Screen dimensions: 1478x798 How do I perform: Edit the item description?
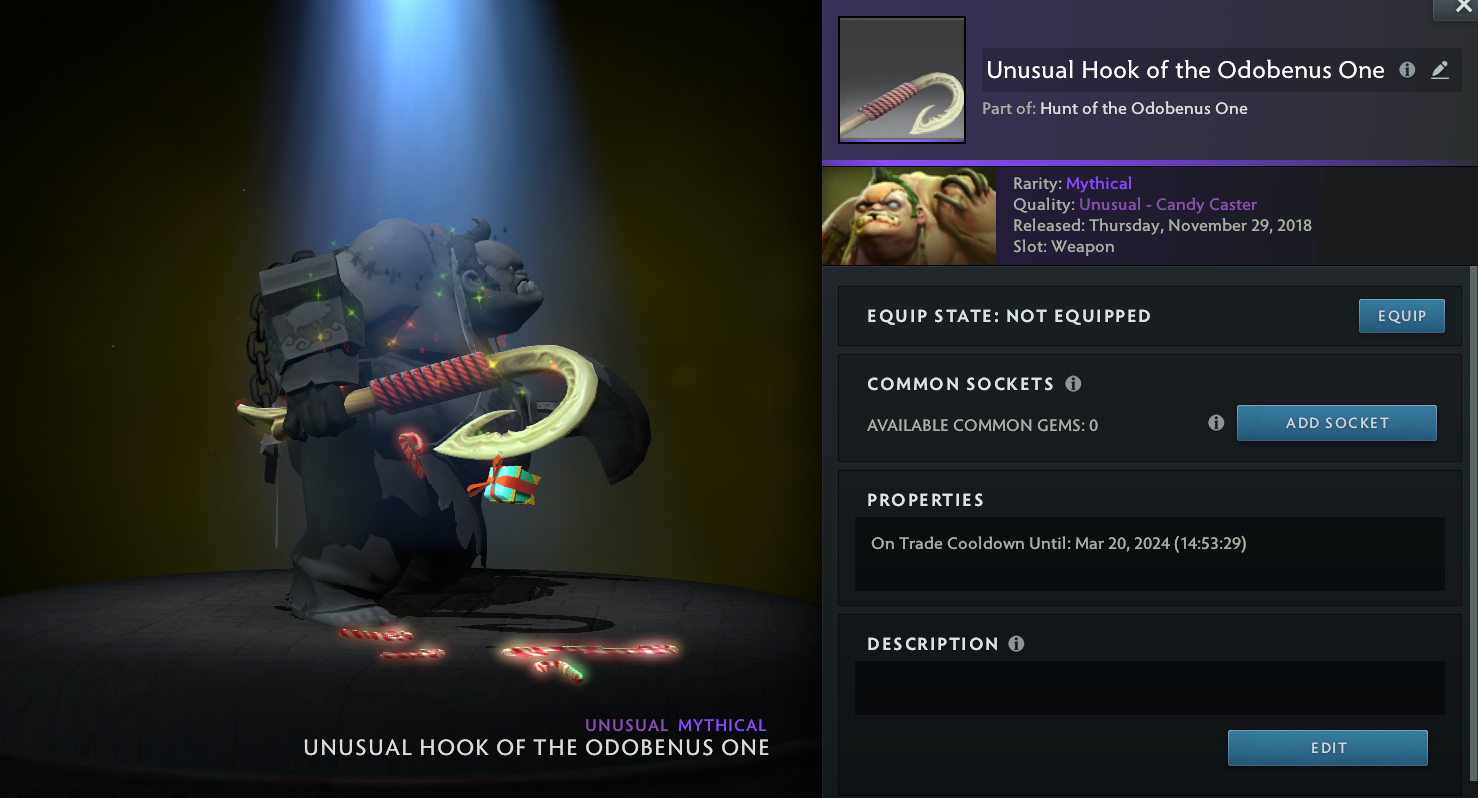click(1327, 748)
